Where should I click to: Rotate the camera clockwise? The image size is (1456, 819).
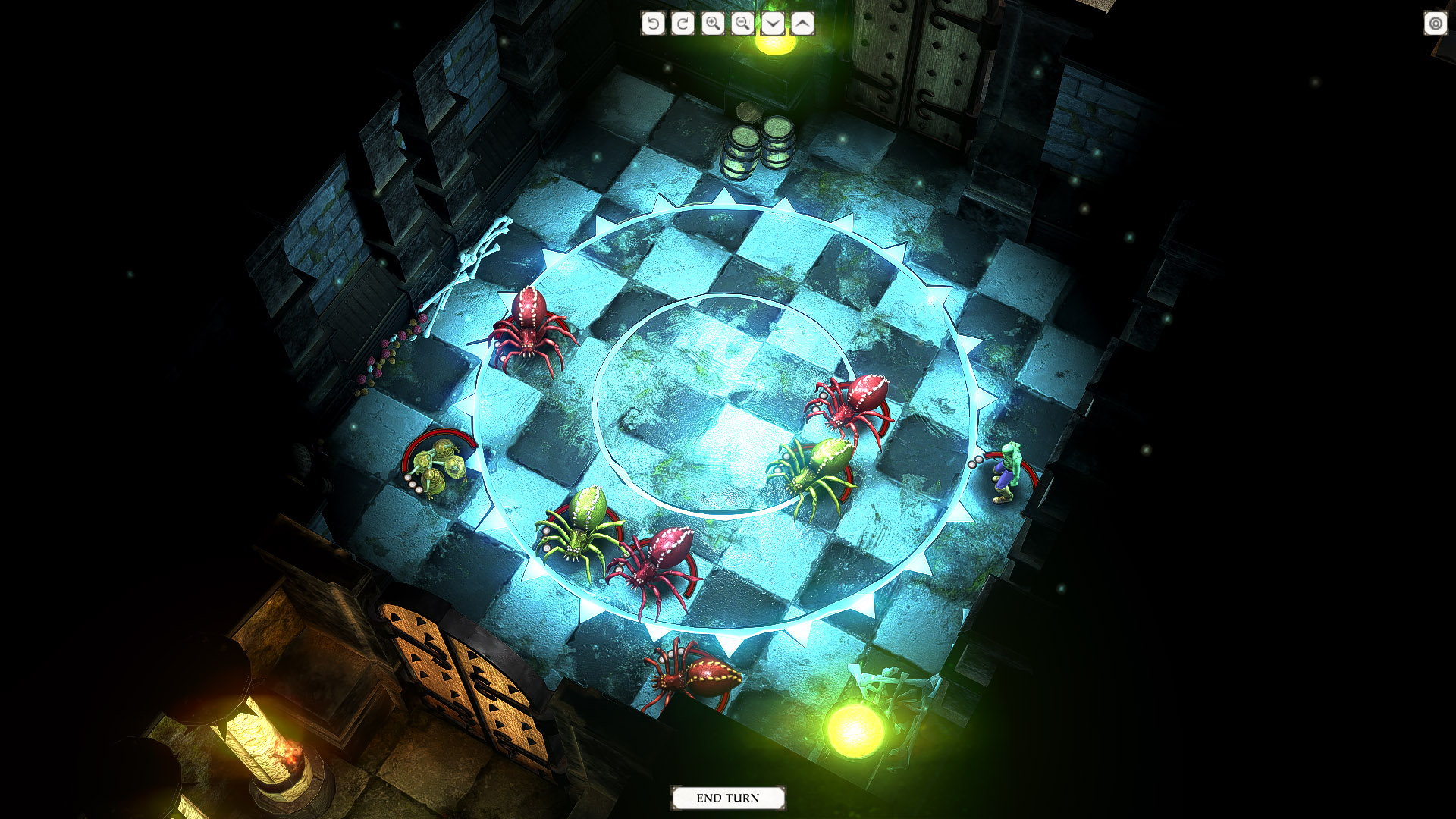coord(682,24)
